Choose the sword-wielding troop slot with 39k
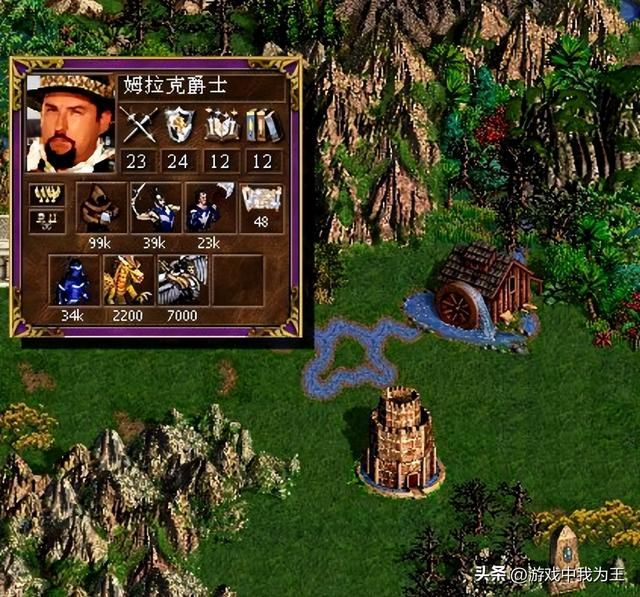Screen dimensions: 640x597 click(155, 207)
